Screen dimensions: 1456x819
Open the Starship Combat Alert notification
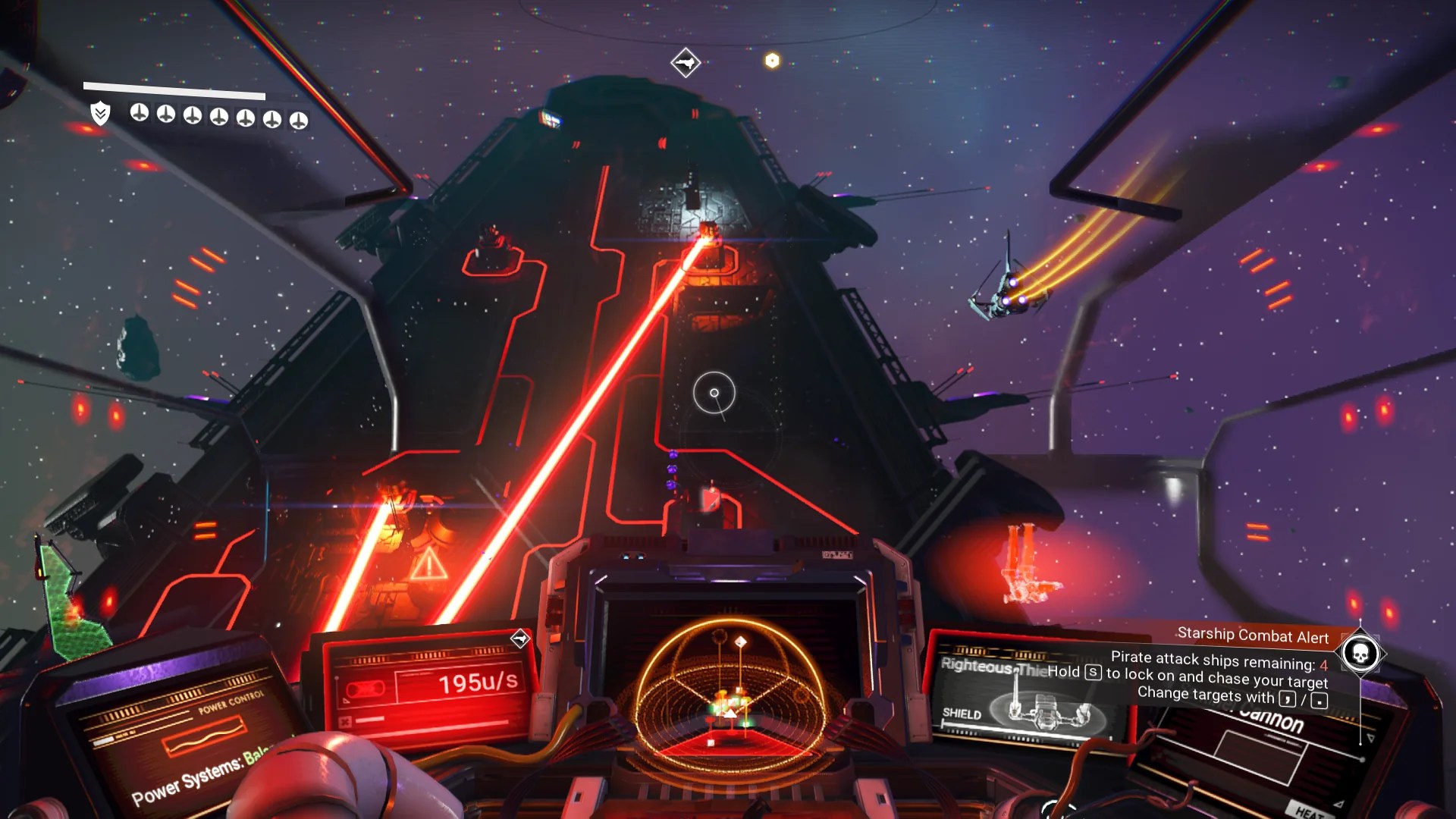1252,635
